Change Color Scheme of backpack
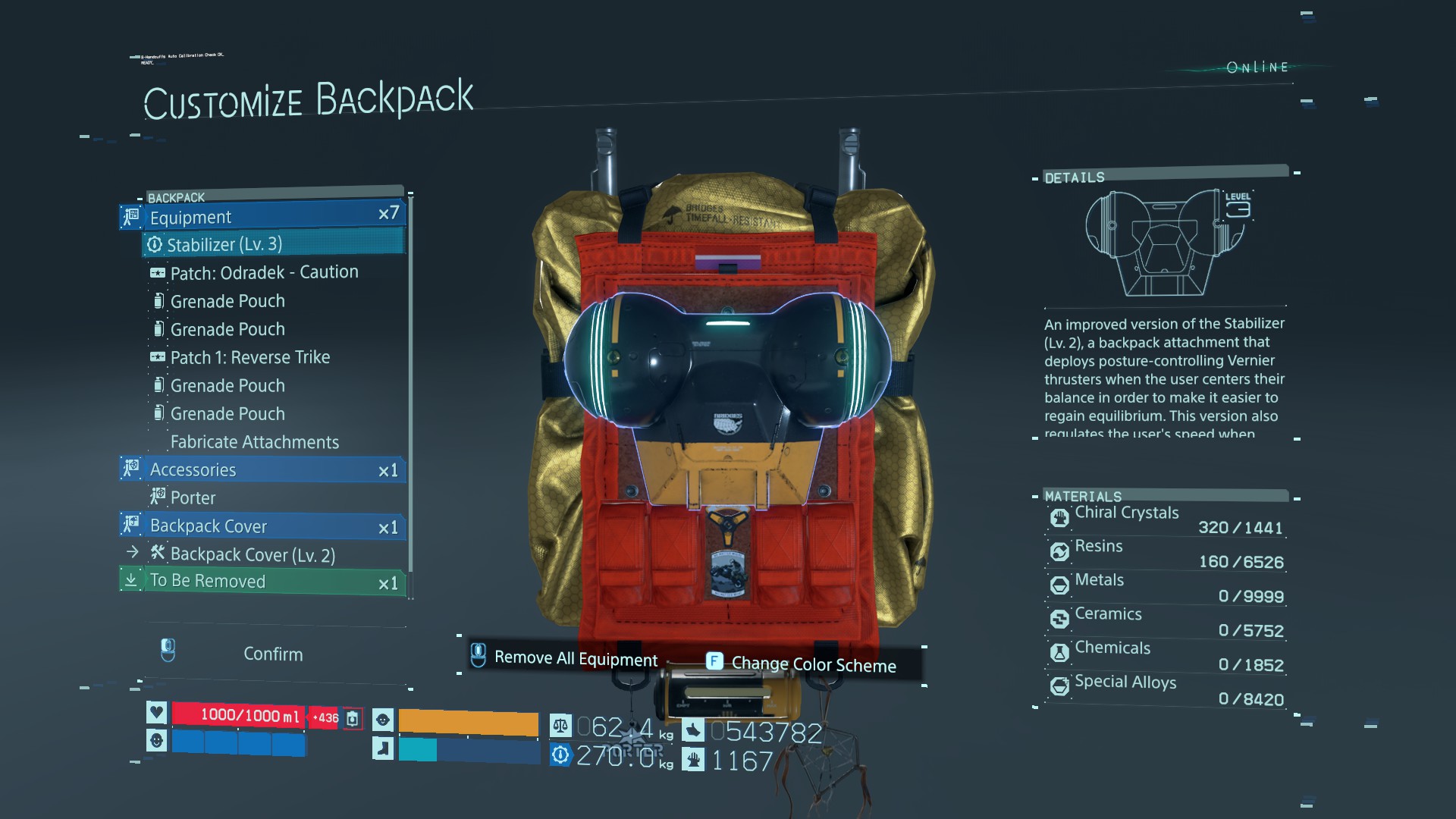1456x819 pixels. click(813, 664)
